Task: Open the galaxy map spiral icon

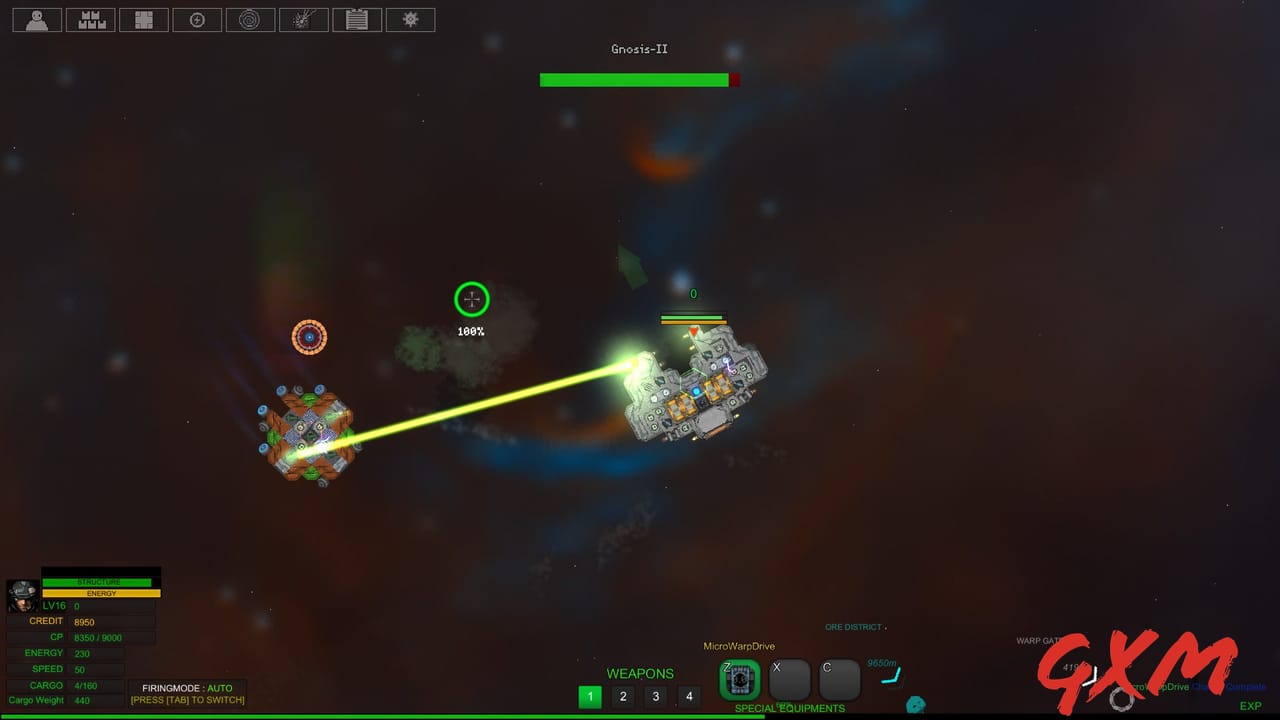Action: (x=250, y=19)
